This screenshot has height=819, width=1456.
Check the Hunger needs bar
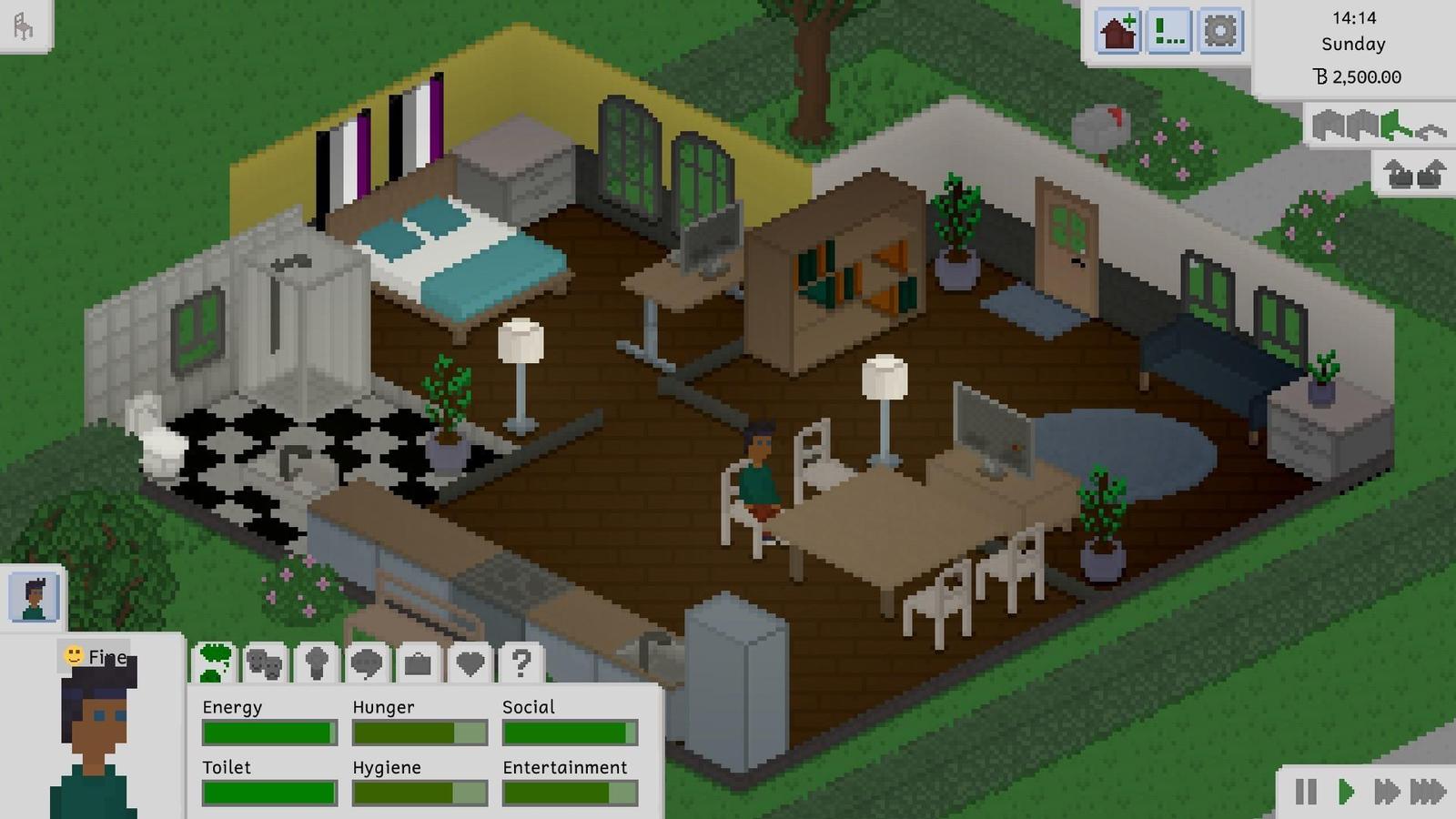point(419,732)
